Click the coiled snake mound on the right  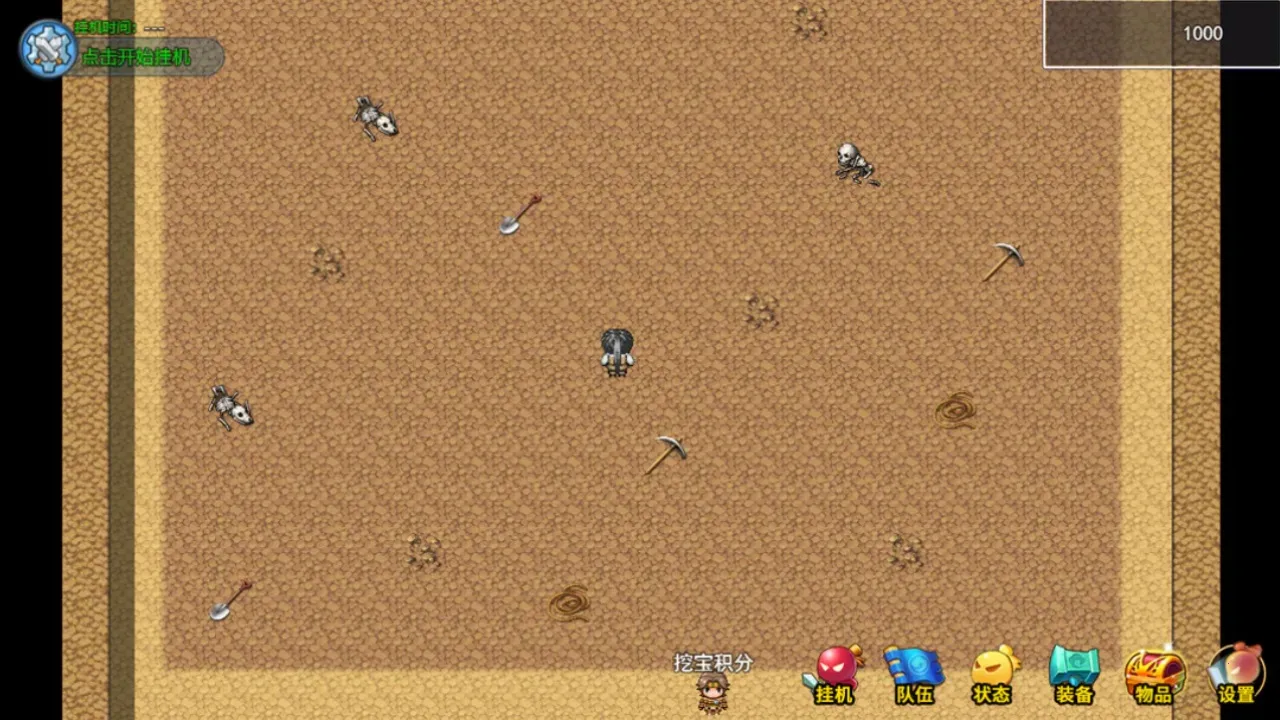tap(955, 410)
